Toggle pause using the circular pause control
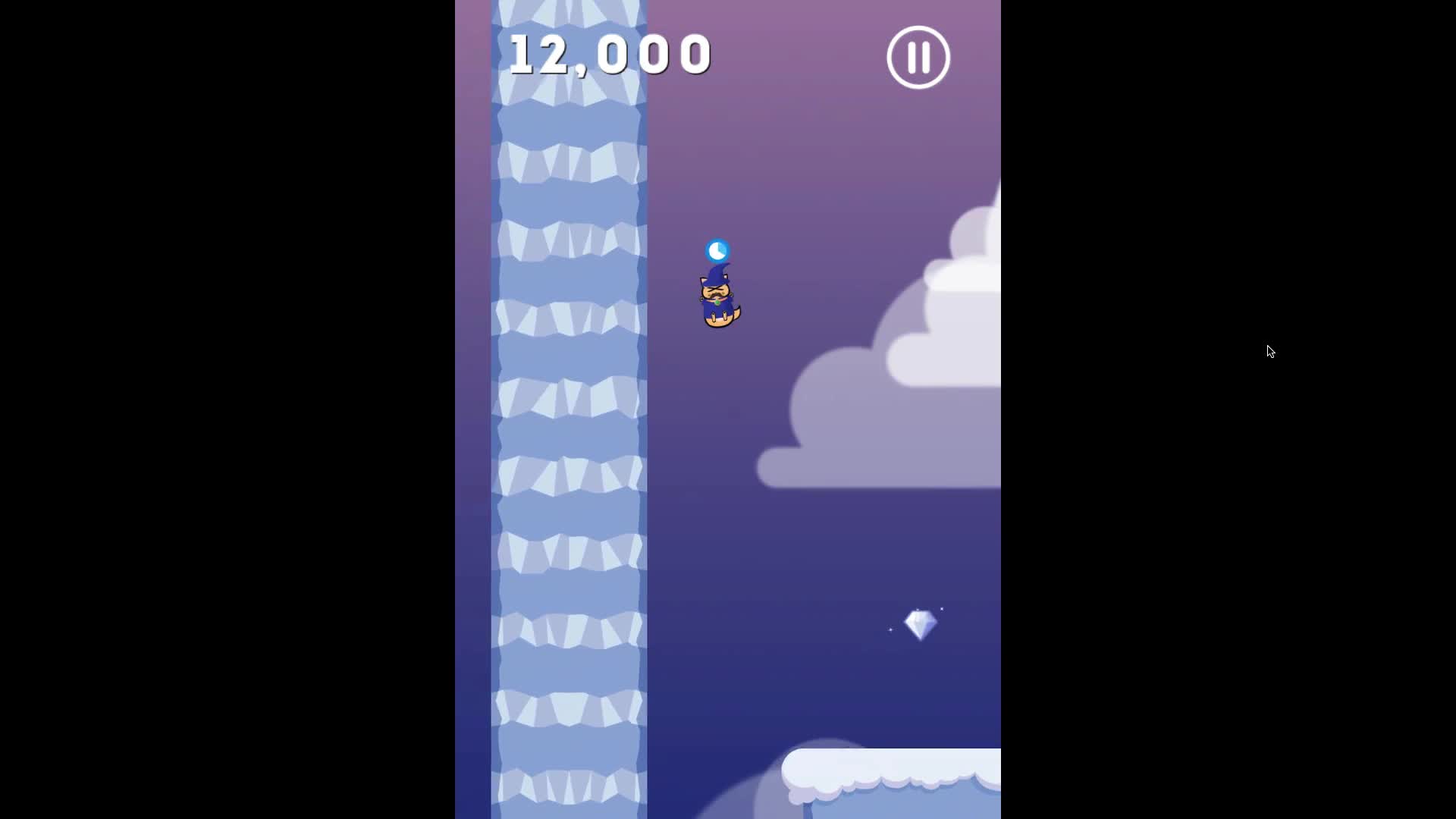Image resolution: width=1456 pixels, height=819 pixels. [918, 57]
